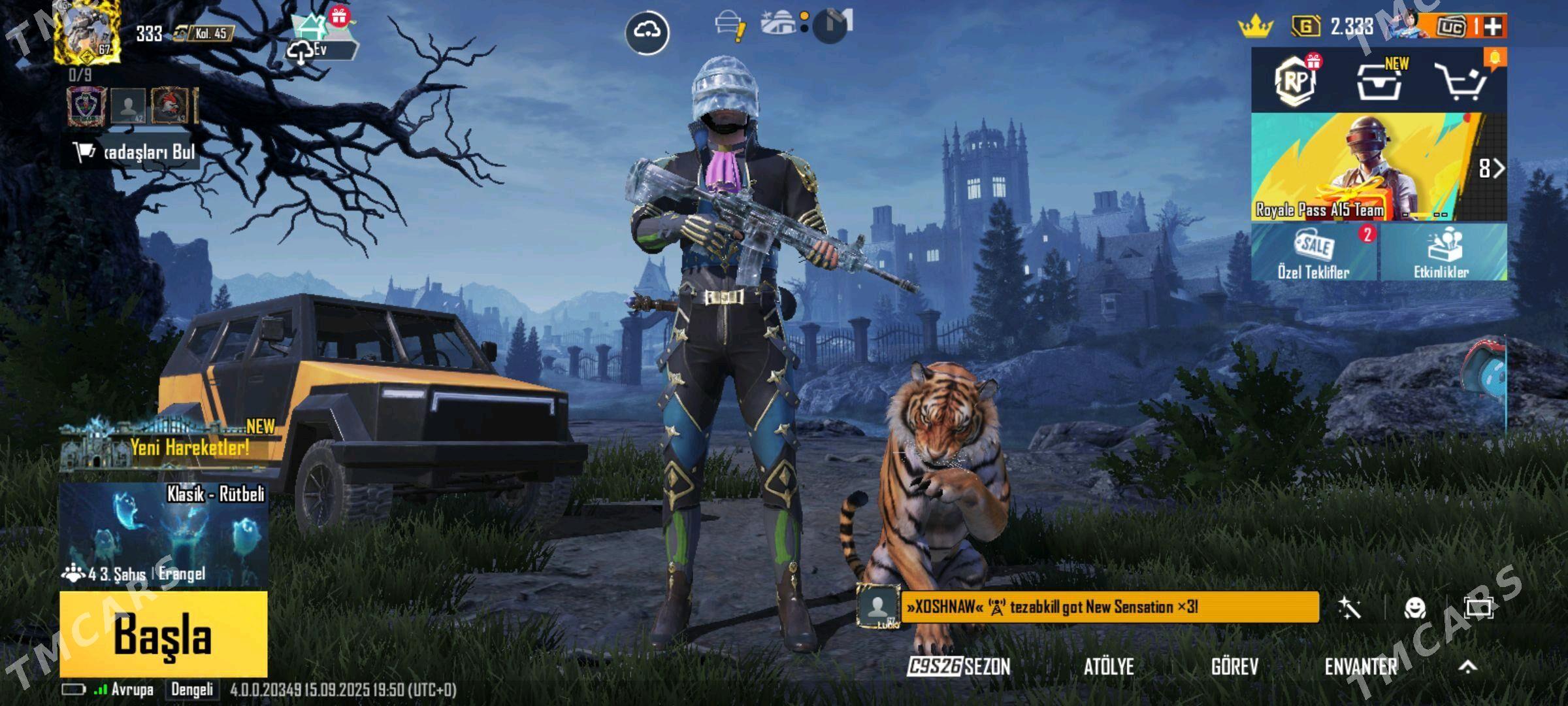Open the Envanter inventory menu

[1360, 666]
